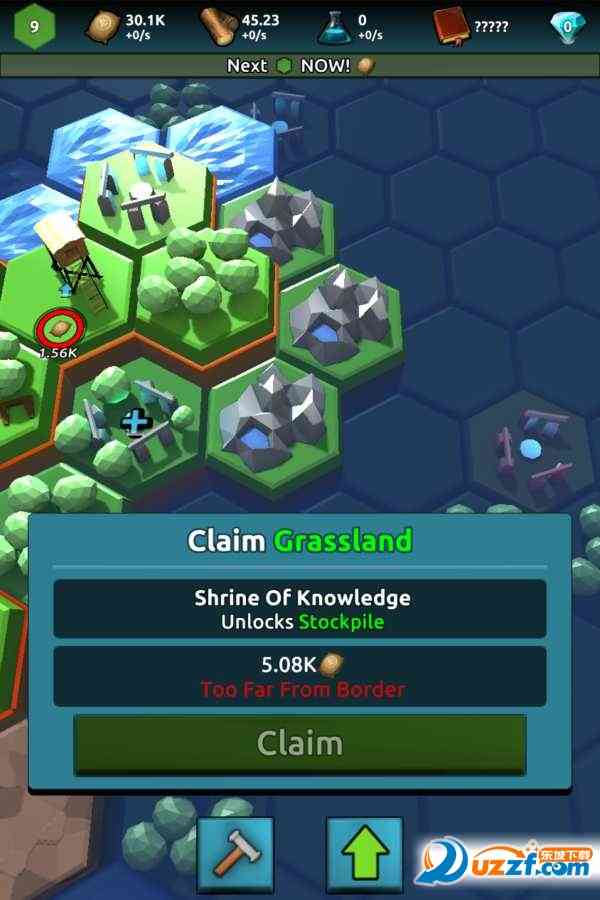Collect the red-circled 1.56K resource marker
600x900 pixels.
pos(57,327)
